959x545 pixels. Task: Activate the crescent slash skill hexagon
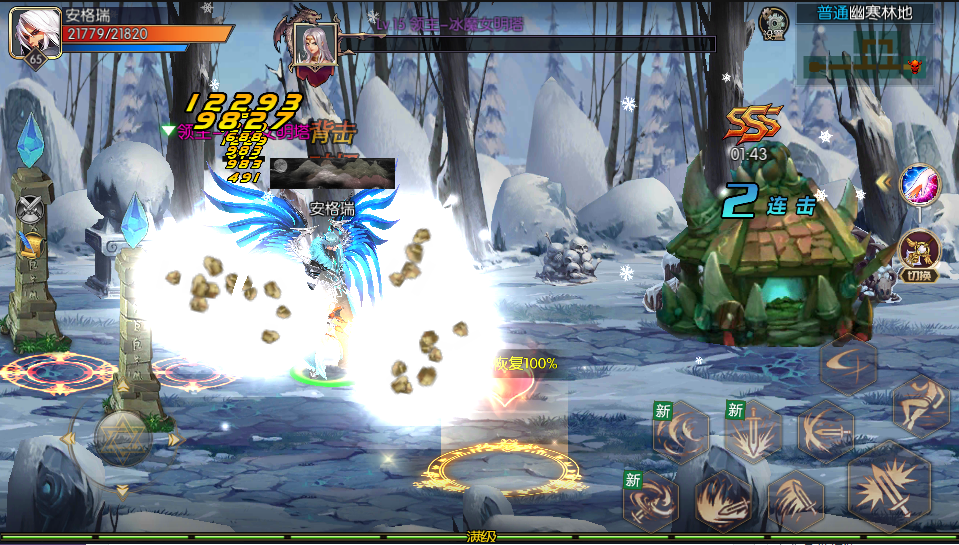pos(847,365)
